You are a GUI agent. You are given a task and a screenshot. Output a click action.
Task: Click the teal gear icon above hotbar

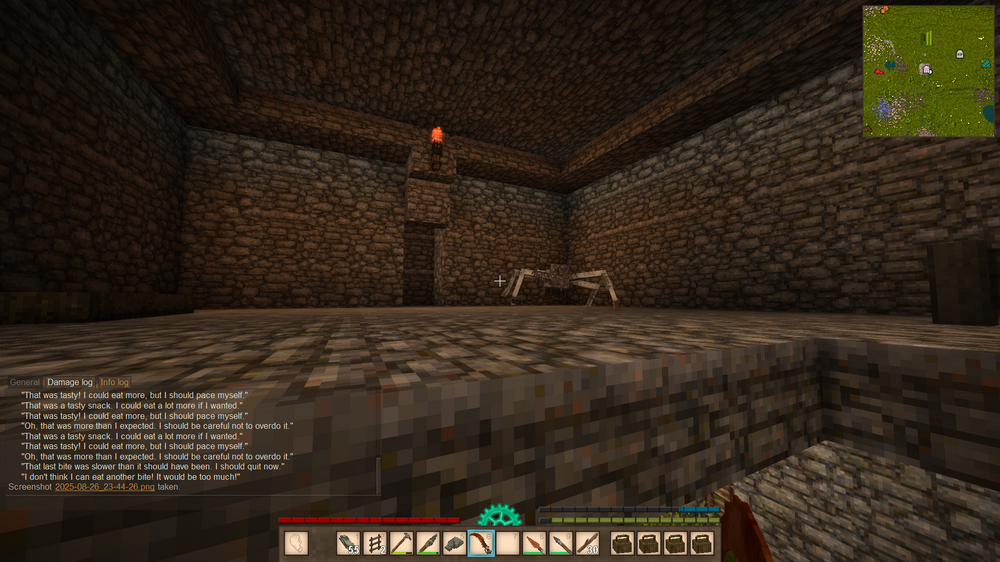[497, 516]
